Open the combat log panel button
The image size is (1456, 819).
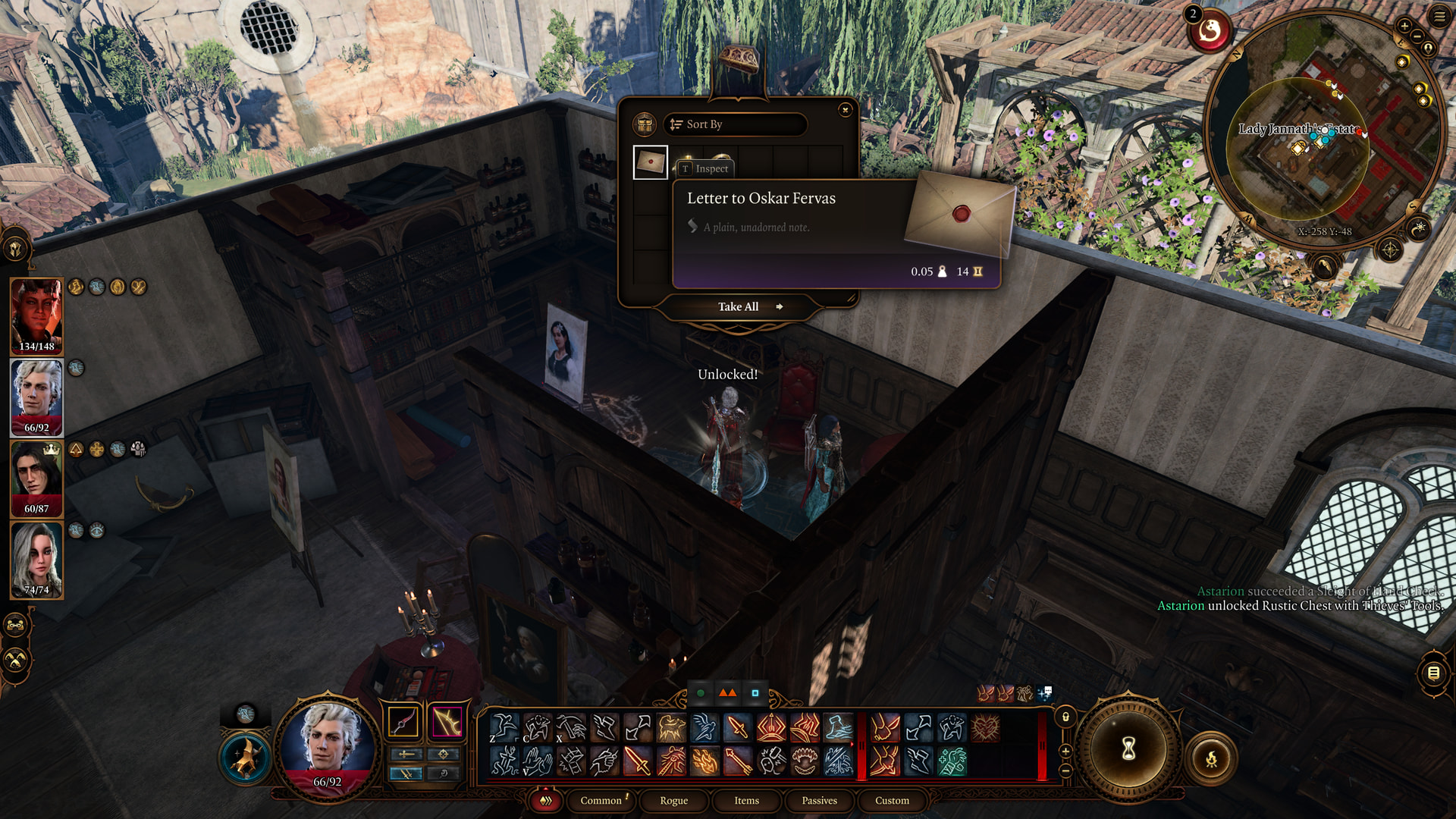(1433, 673)
